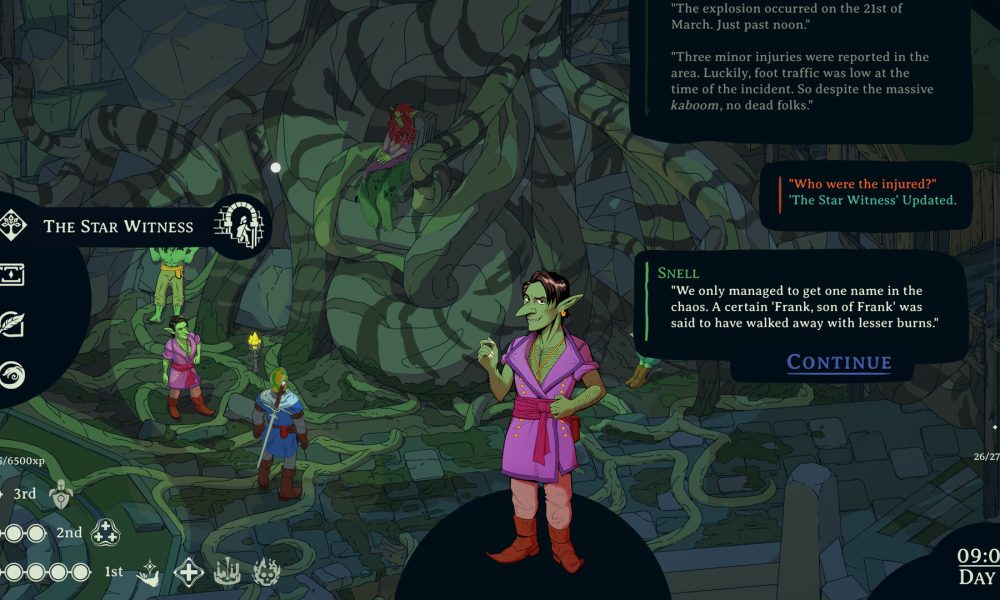Image resolution: width=1000 pixels, height=600 pixels.
Task: Cast the first-level flaming skull spell
Action: [267, 572]
